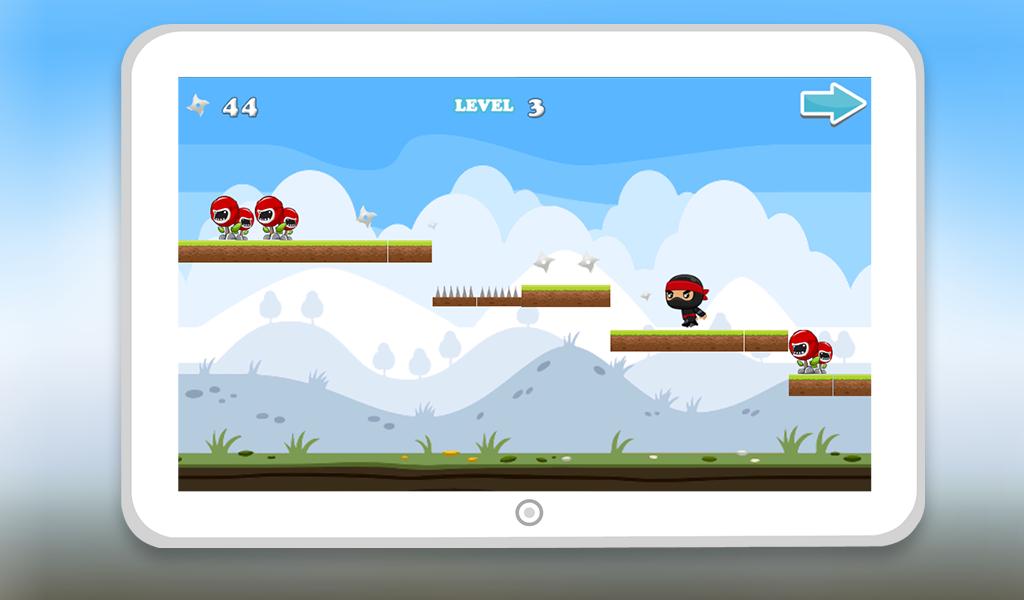Click the tablet's circular home button
This screenshot has width=1024, height=600.
(x=528, y=513)
